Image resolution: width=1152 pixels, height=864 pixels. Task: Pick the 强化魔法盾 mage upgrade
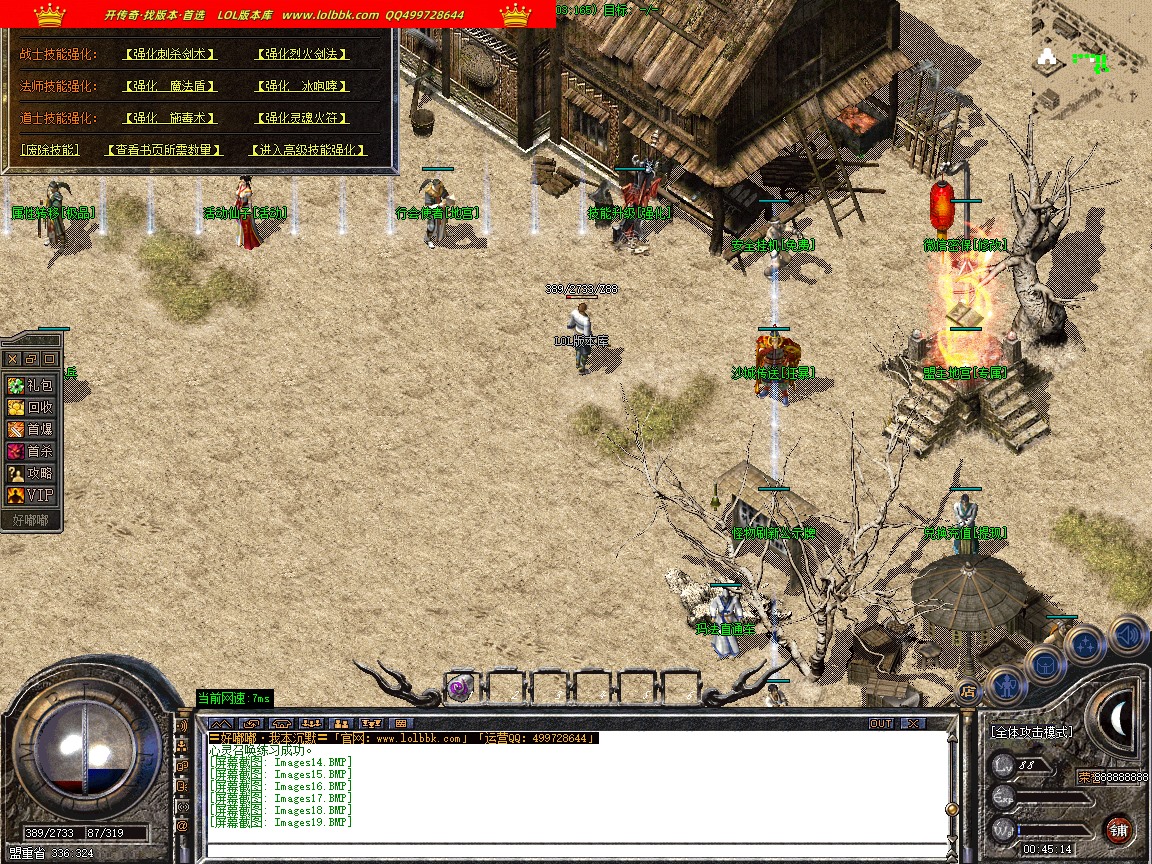coord(170,86)
